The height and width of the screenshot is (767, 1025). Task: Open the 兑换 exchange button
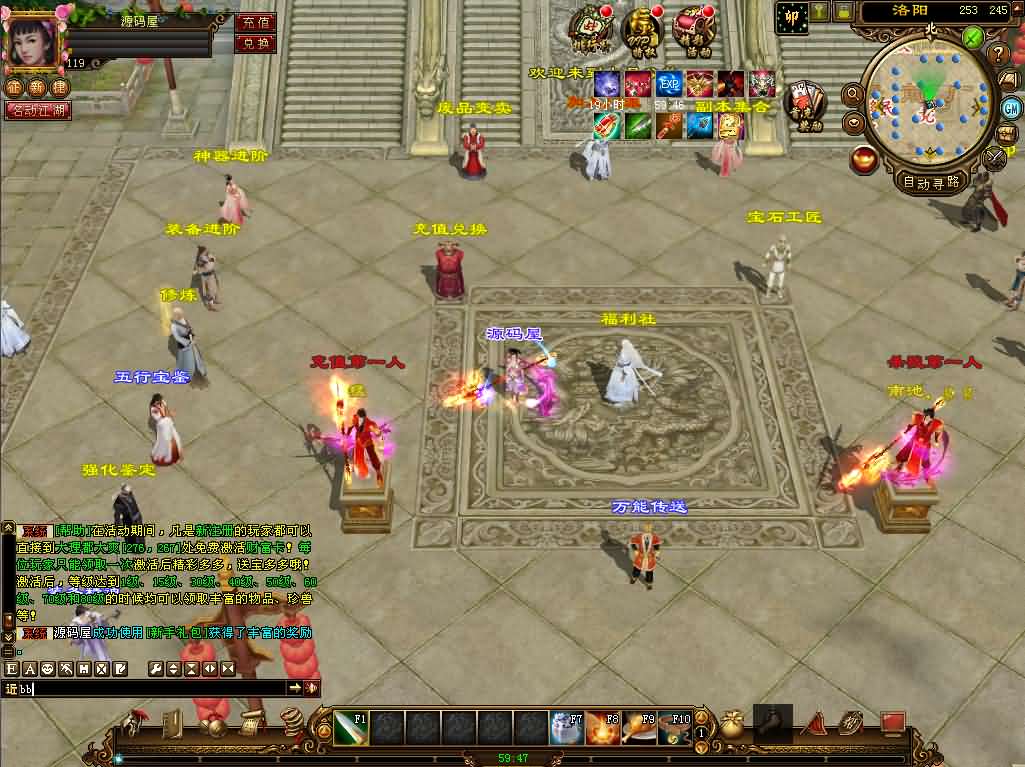pos(256,43)
